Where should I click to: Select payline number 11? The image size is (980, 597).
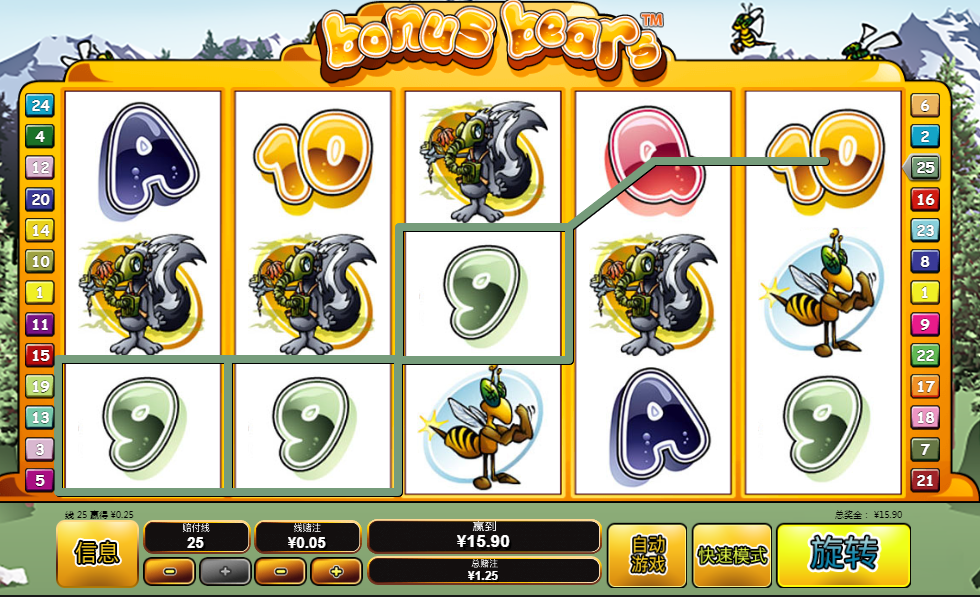pos(40,324)
